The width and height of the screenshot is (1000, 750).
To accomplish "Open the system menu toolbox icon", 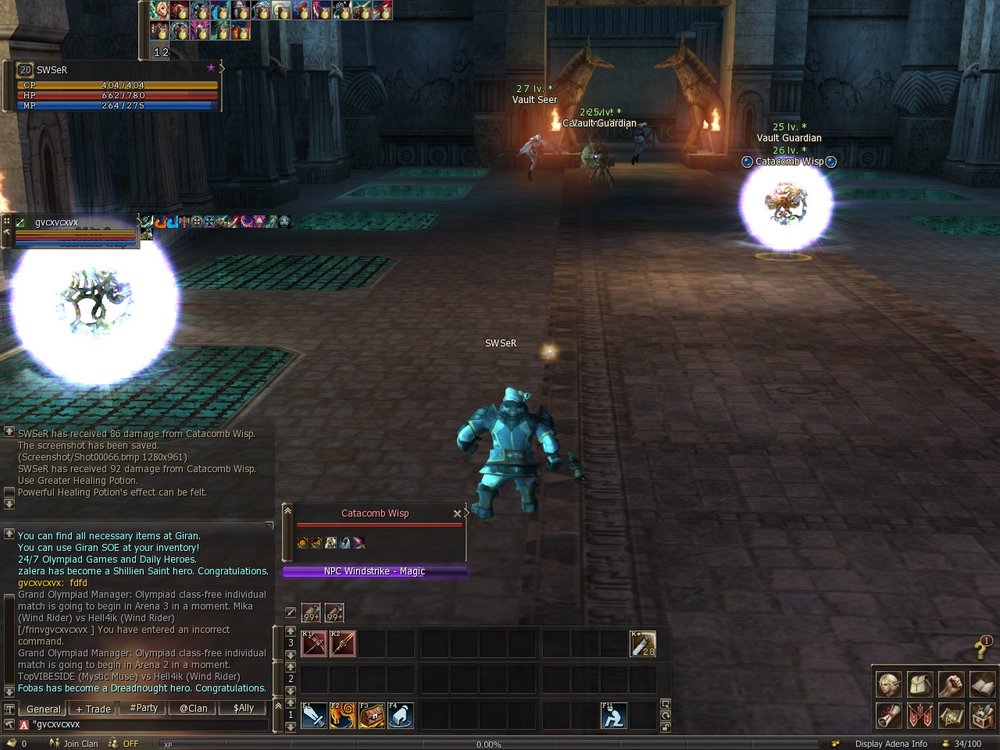I will (981, 715).
